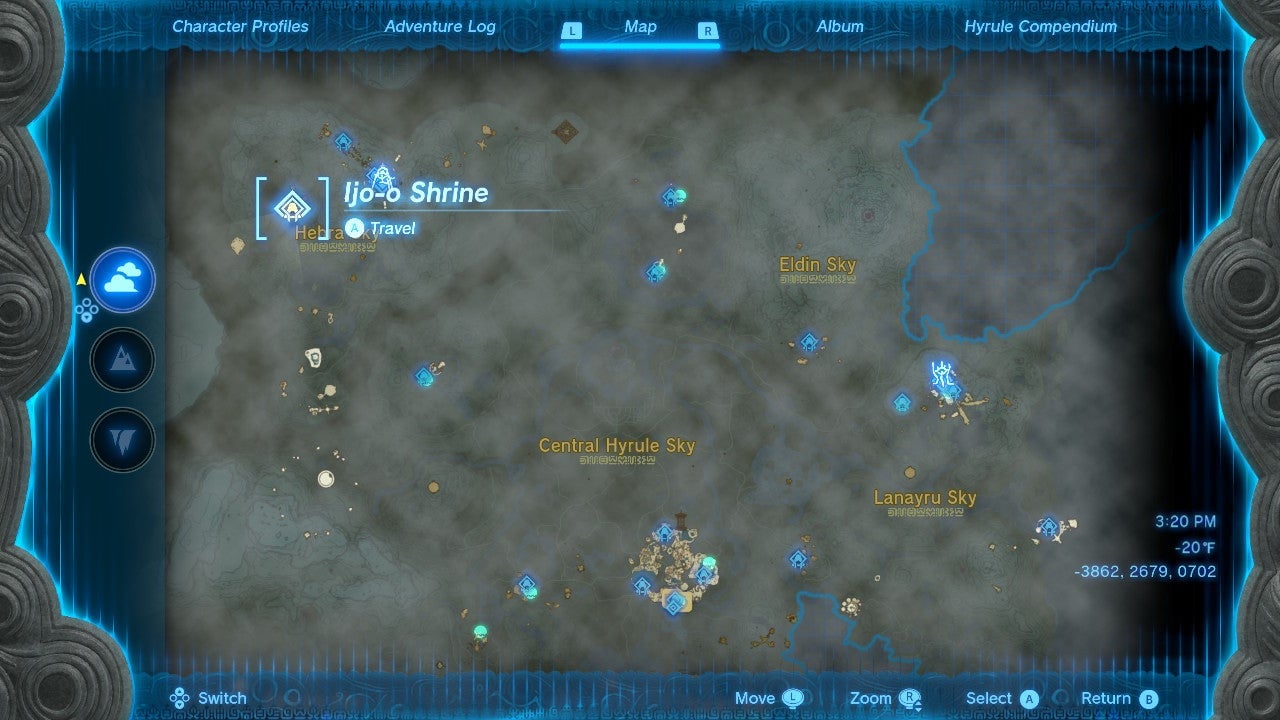The image size is (1280, 720).
Task: Click the Central Hyrule Sky region label
Action: 617,446
